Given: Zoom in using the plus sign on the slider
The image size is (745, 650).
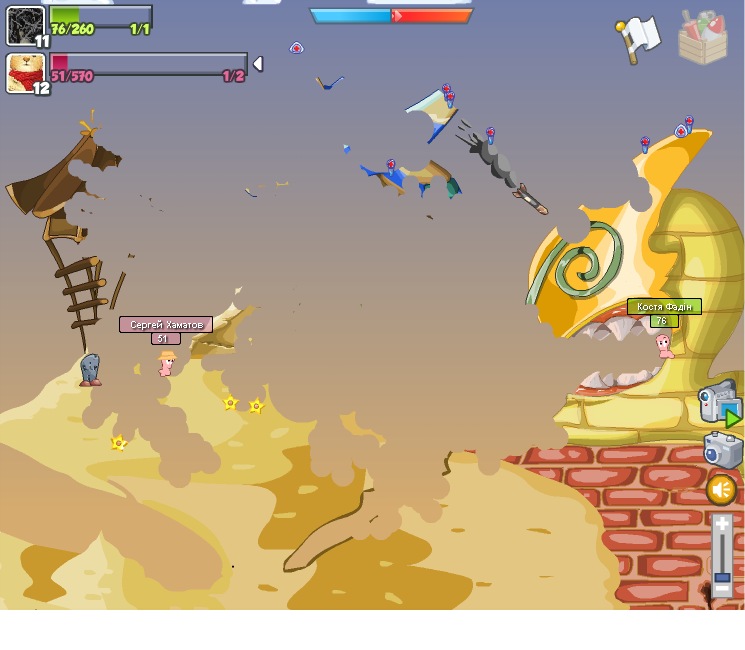Looking at the screenshot, I should tap(722, 523).
